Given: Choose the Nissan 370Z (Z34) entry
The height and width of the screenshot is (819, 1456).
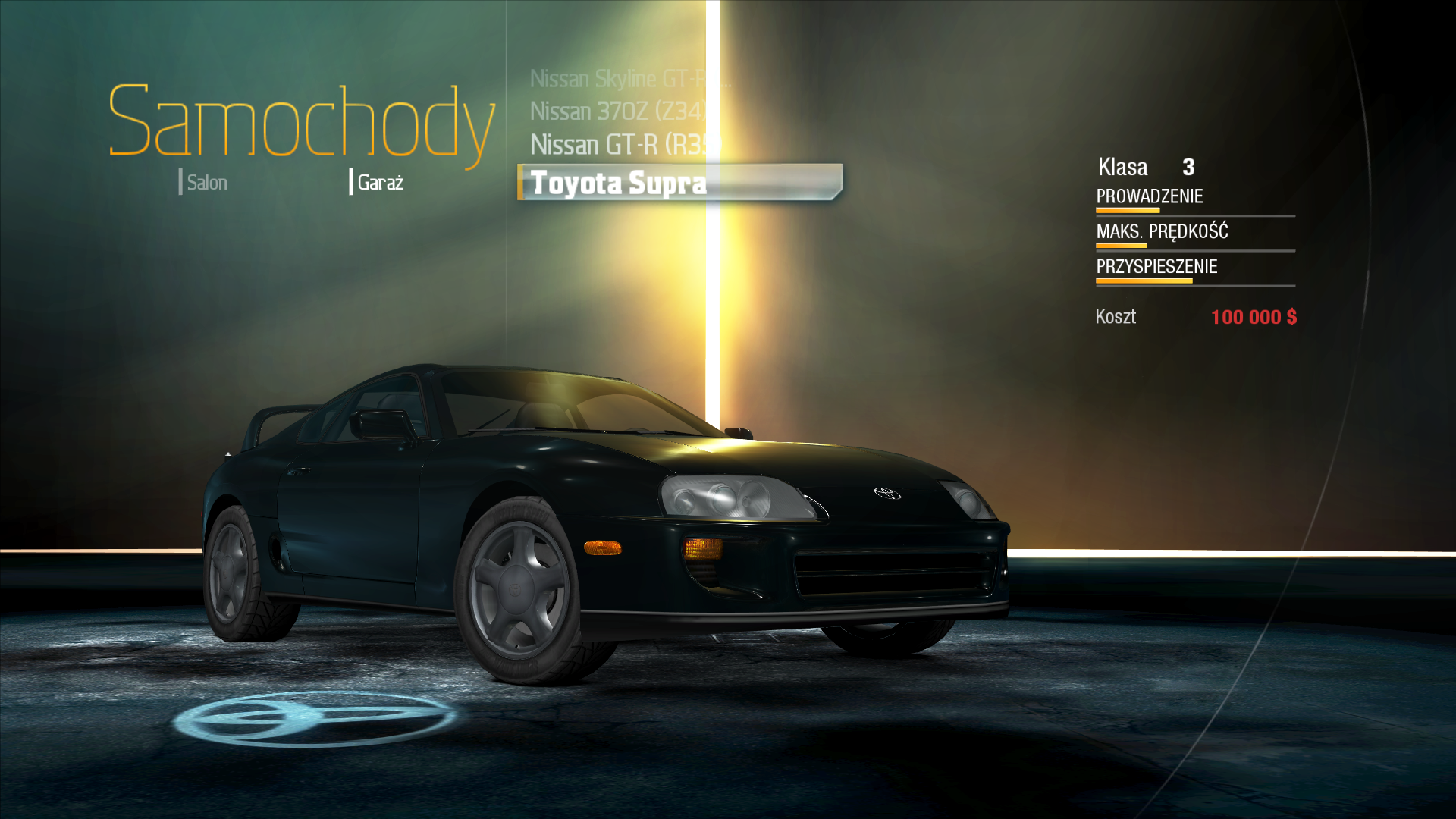Looking at the screenshot, I should (x=618, y=111).
